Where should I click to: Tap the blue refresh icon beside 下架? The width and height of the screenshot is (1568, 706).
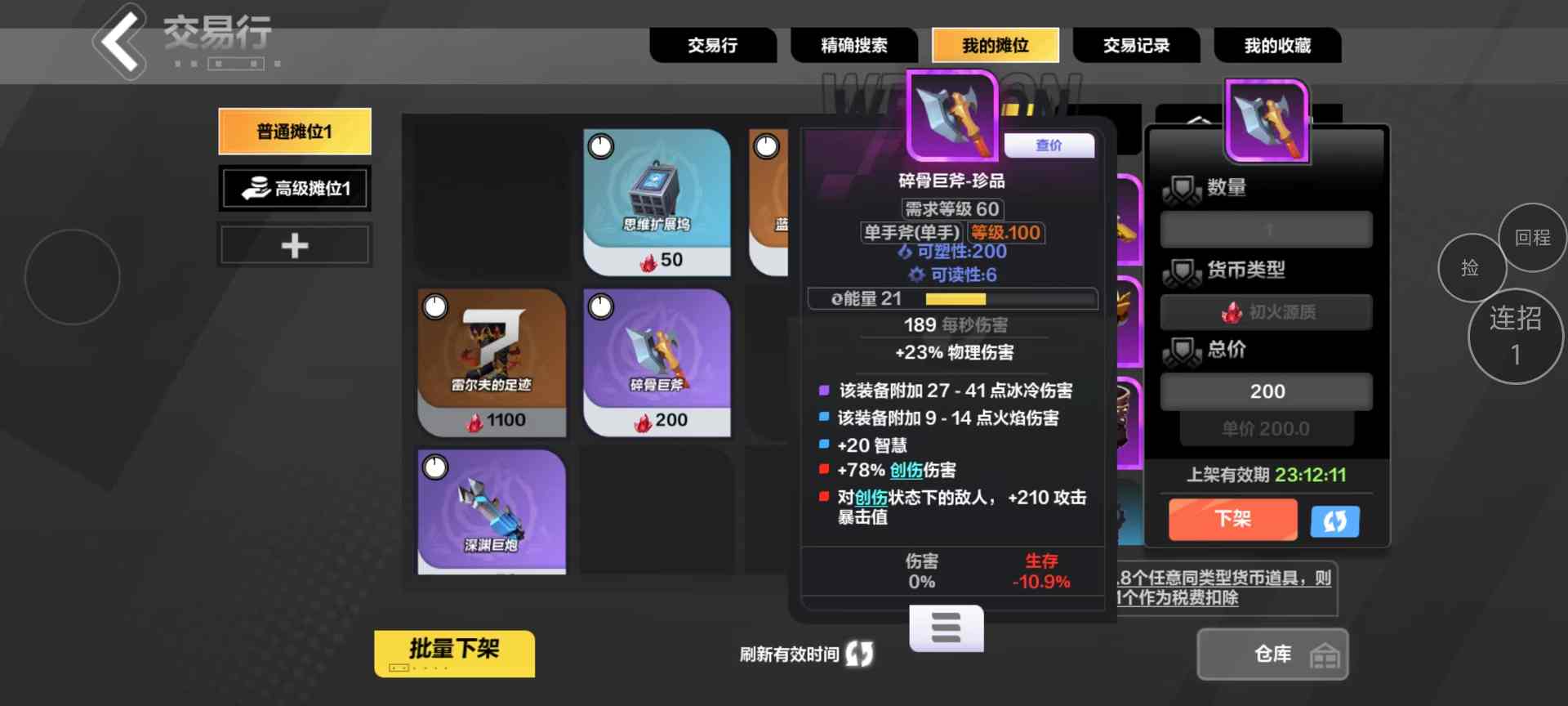pyautogui.click(x=1334, y=520)
